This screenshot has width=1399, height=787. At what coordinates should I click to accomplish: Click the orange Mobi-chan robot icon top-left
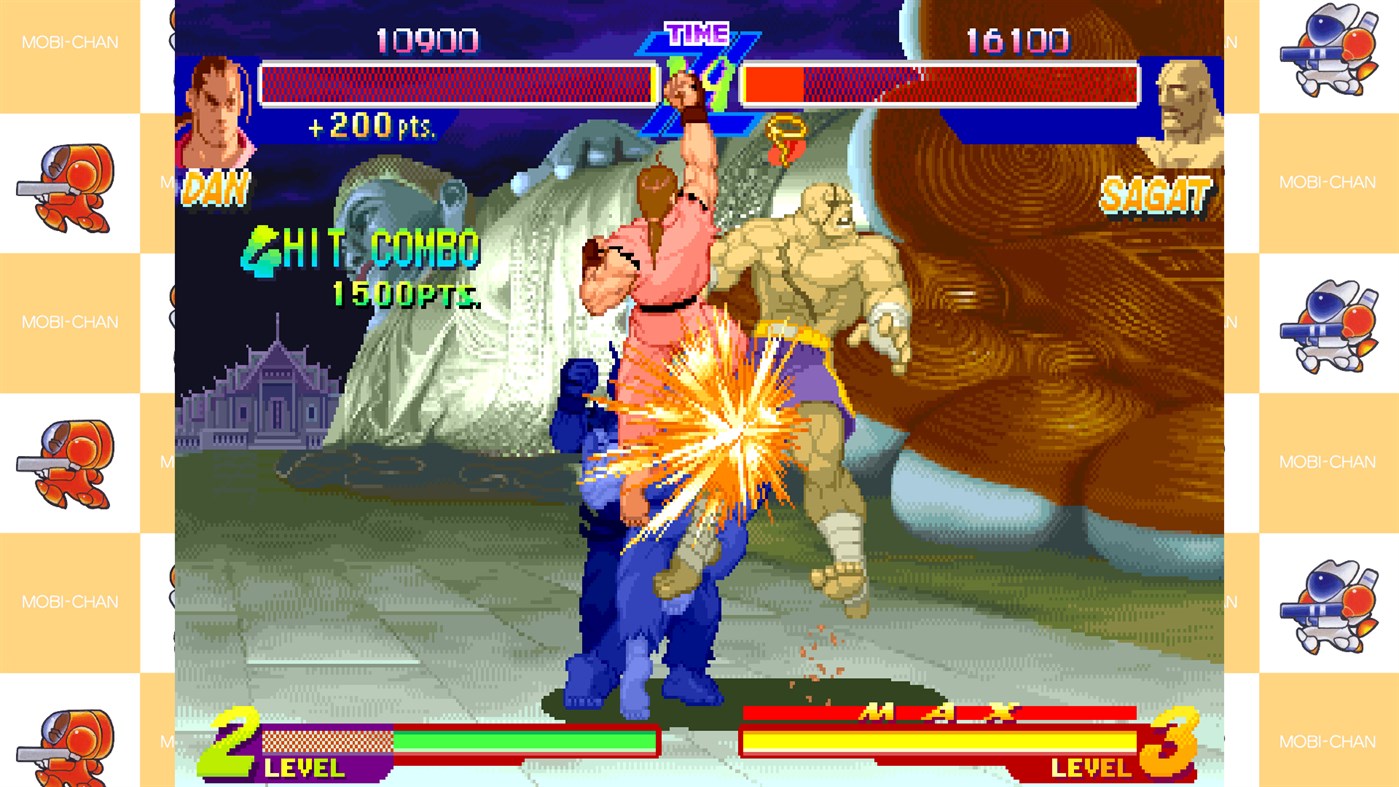tap(70, 185)
